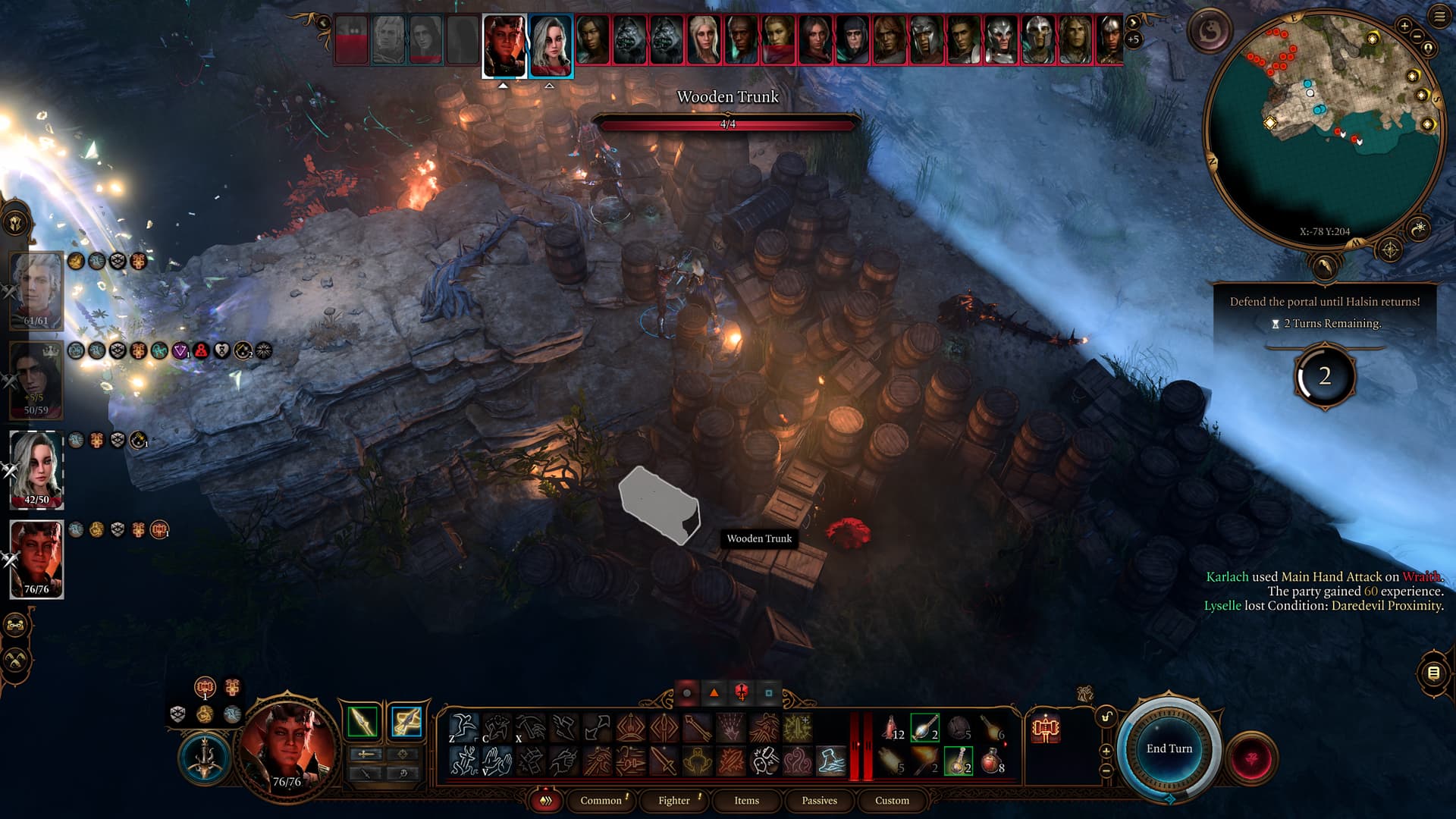Use the red potion with count 8
Screen dimensions: 1456x819
(992, 761)
